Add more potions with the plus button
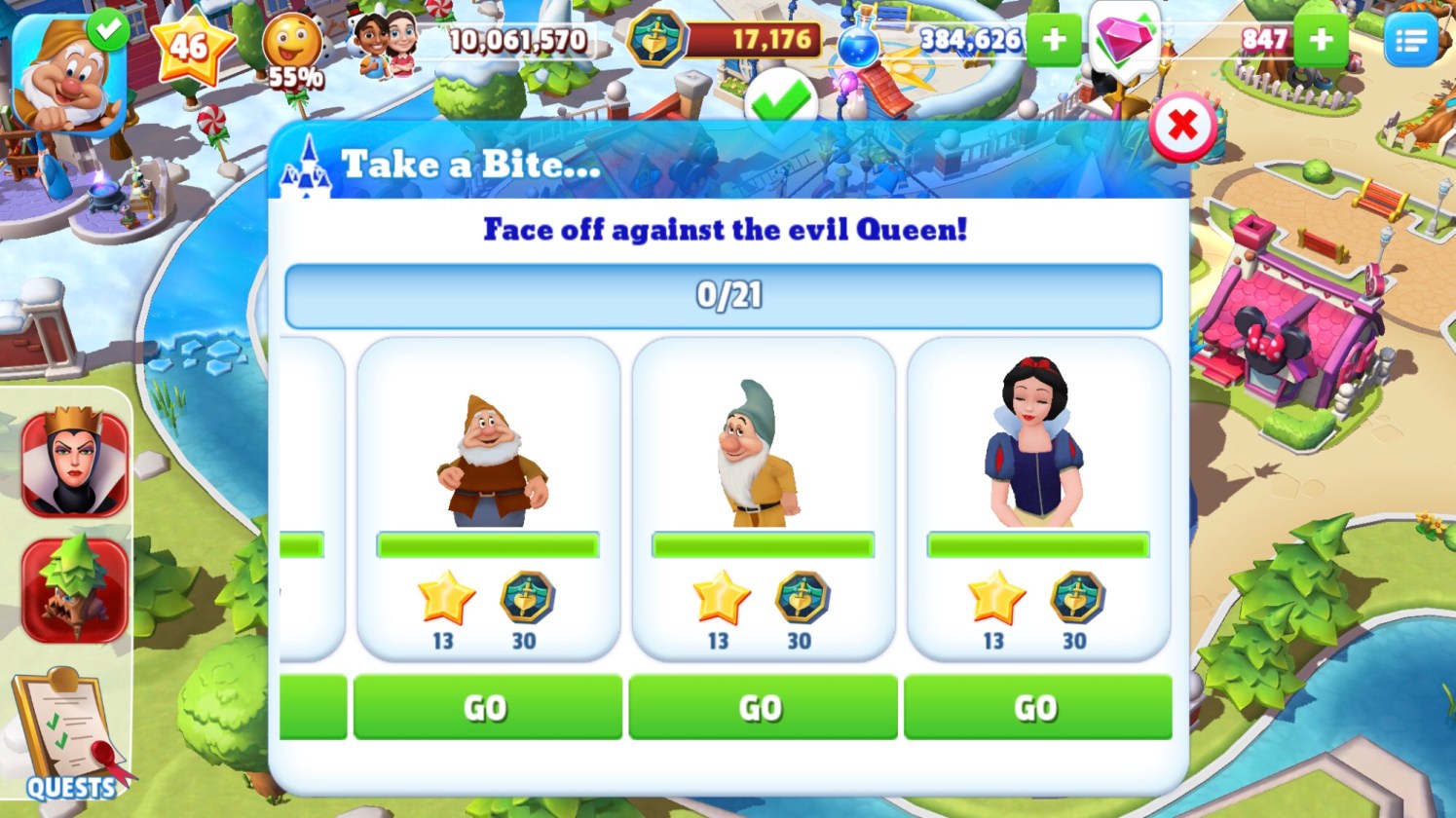1456x818 pixels. [1054, 40]
